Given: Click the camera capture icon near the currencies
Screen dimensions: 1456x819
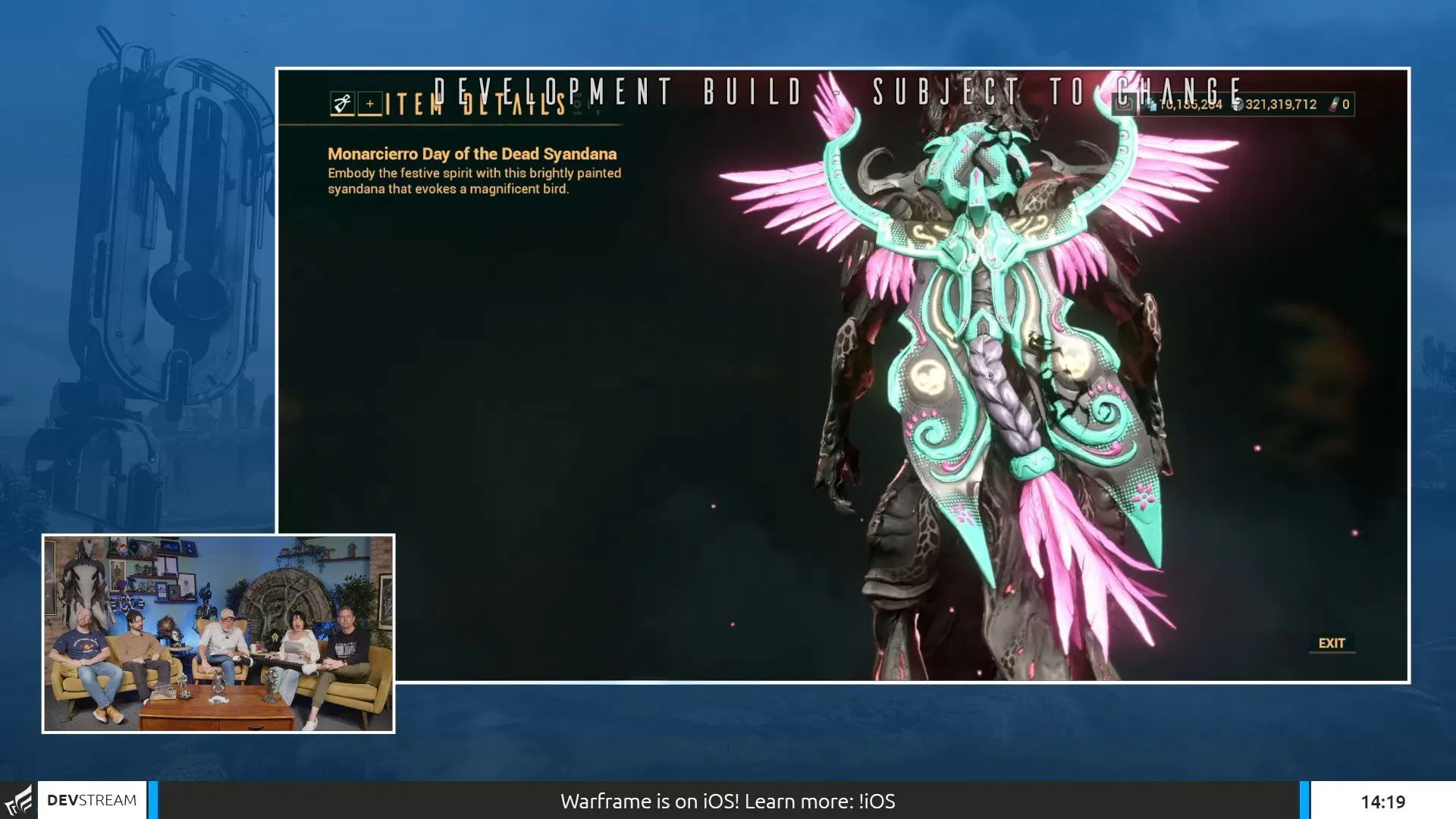Looking at the screenshot, I should (1126, 104).
